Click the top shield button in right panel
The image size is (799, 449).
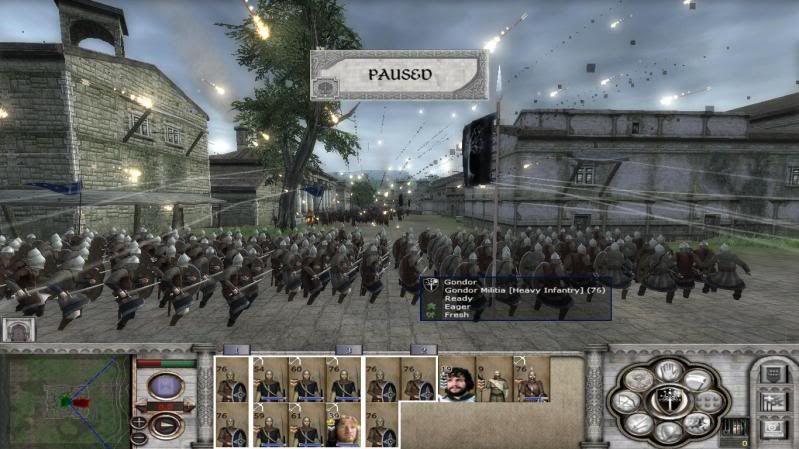772,374
